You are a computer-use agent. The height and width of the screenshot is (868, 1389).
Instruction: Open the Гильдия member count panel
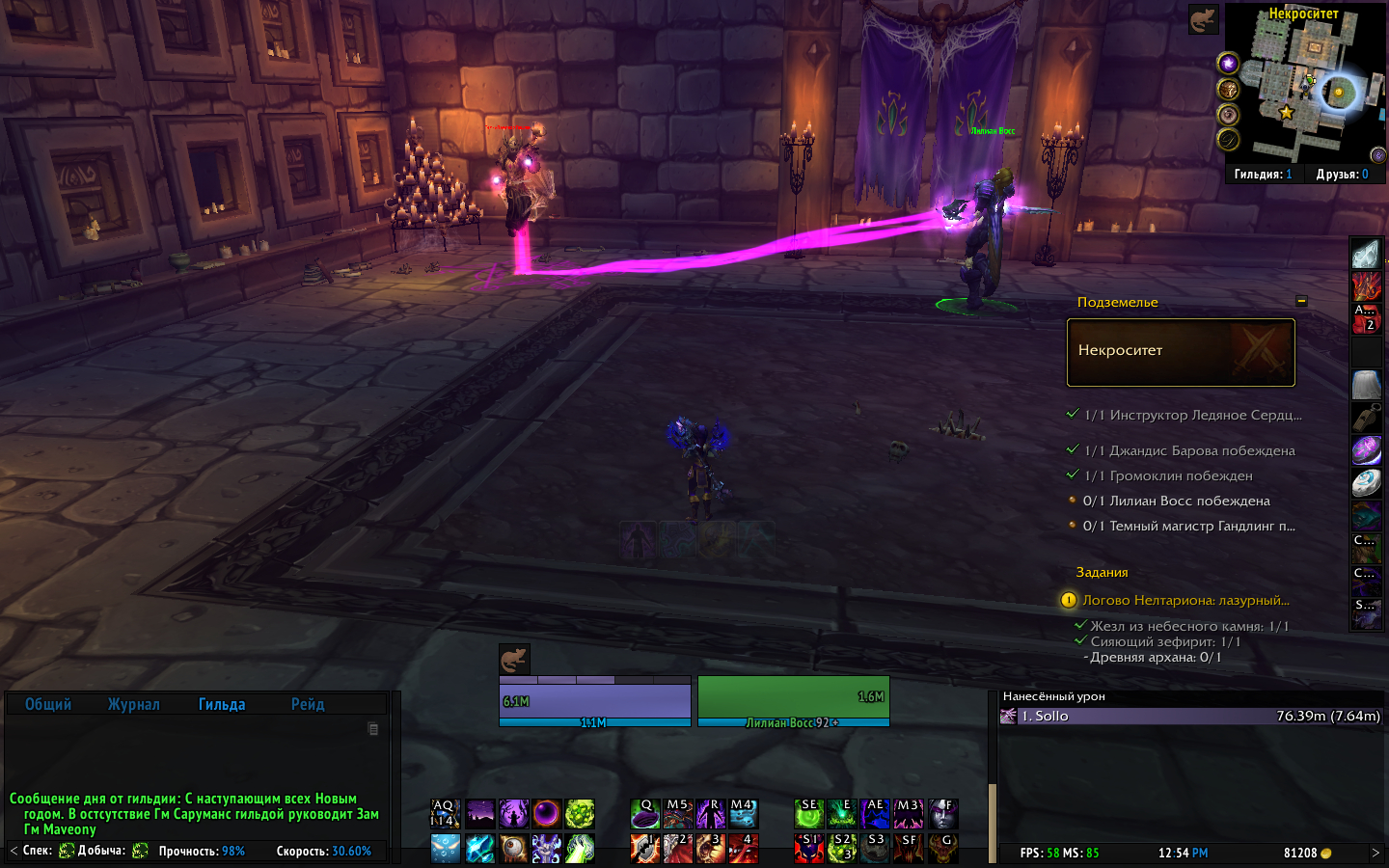coord(1263,175)
